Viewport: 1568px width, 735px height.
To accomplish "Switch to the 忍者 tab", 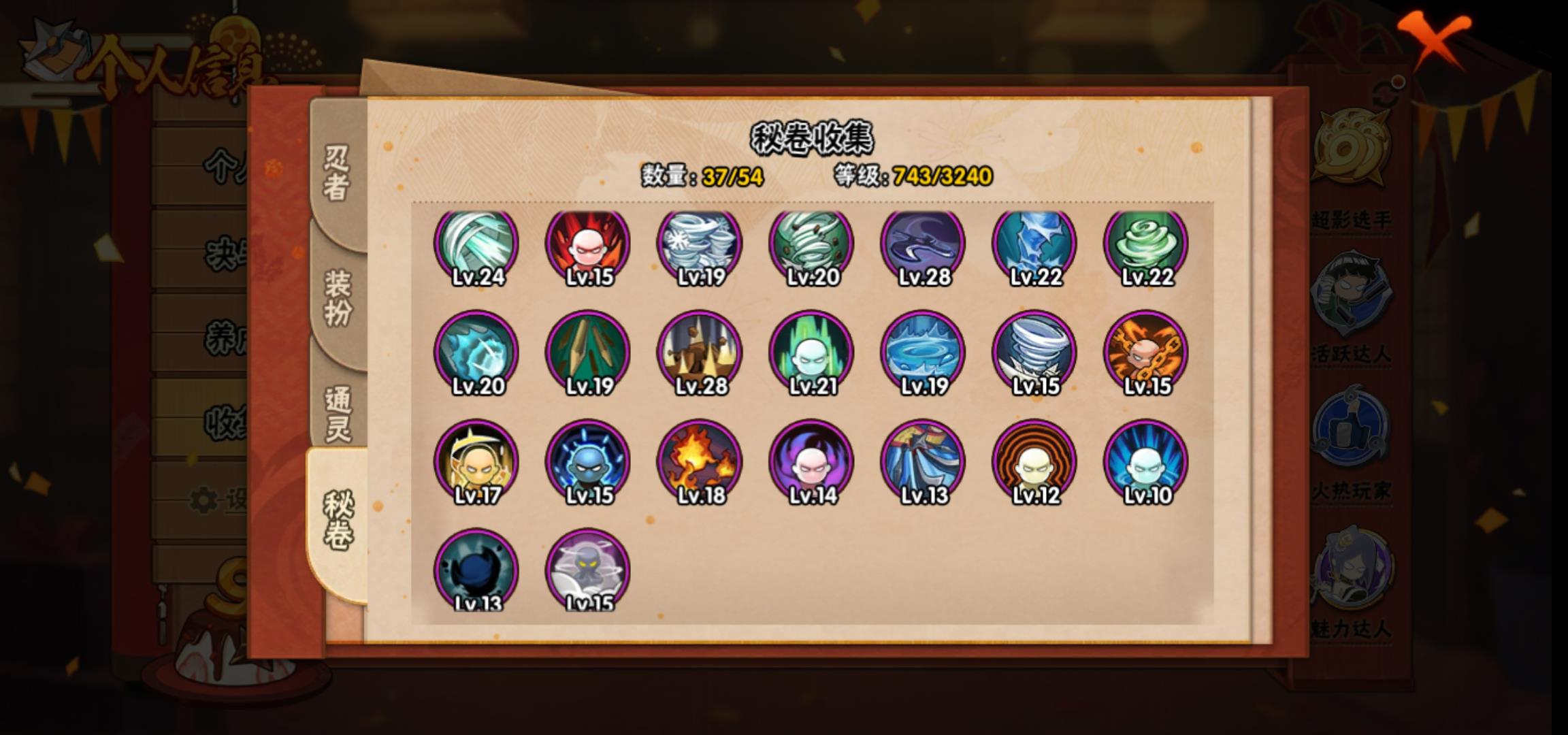I will pos(337,172).
